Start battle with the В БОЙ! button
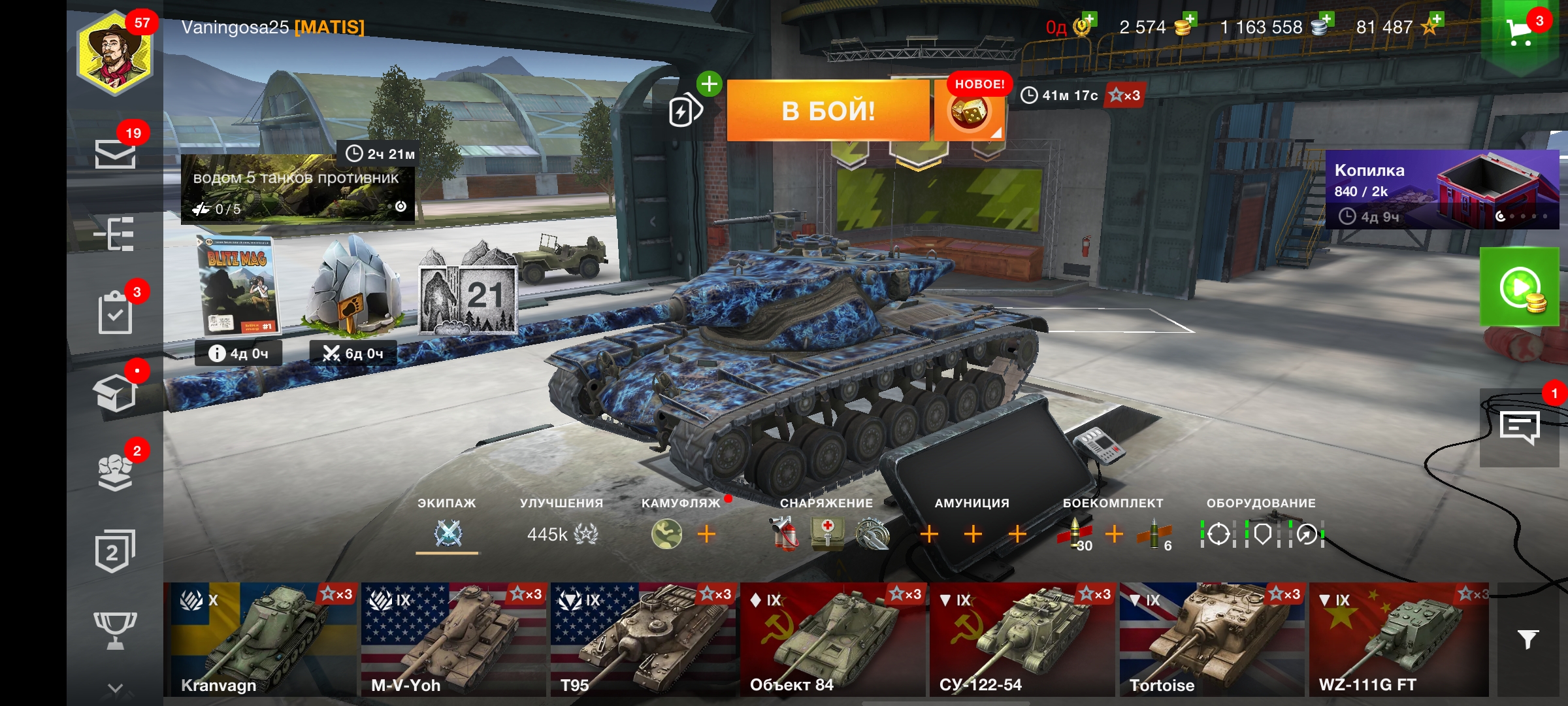Image resolution: width=1568 pixels, height=706 pixels. point(828,110)
